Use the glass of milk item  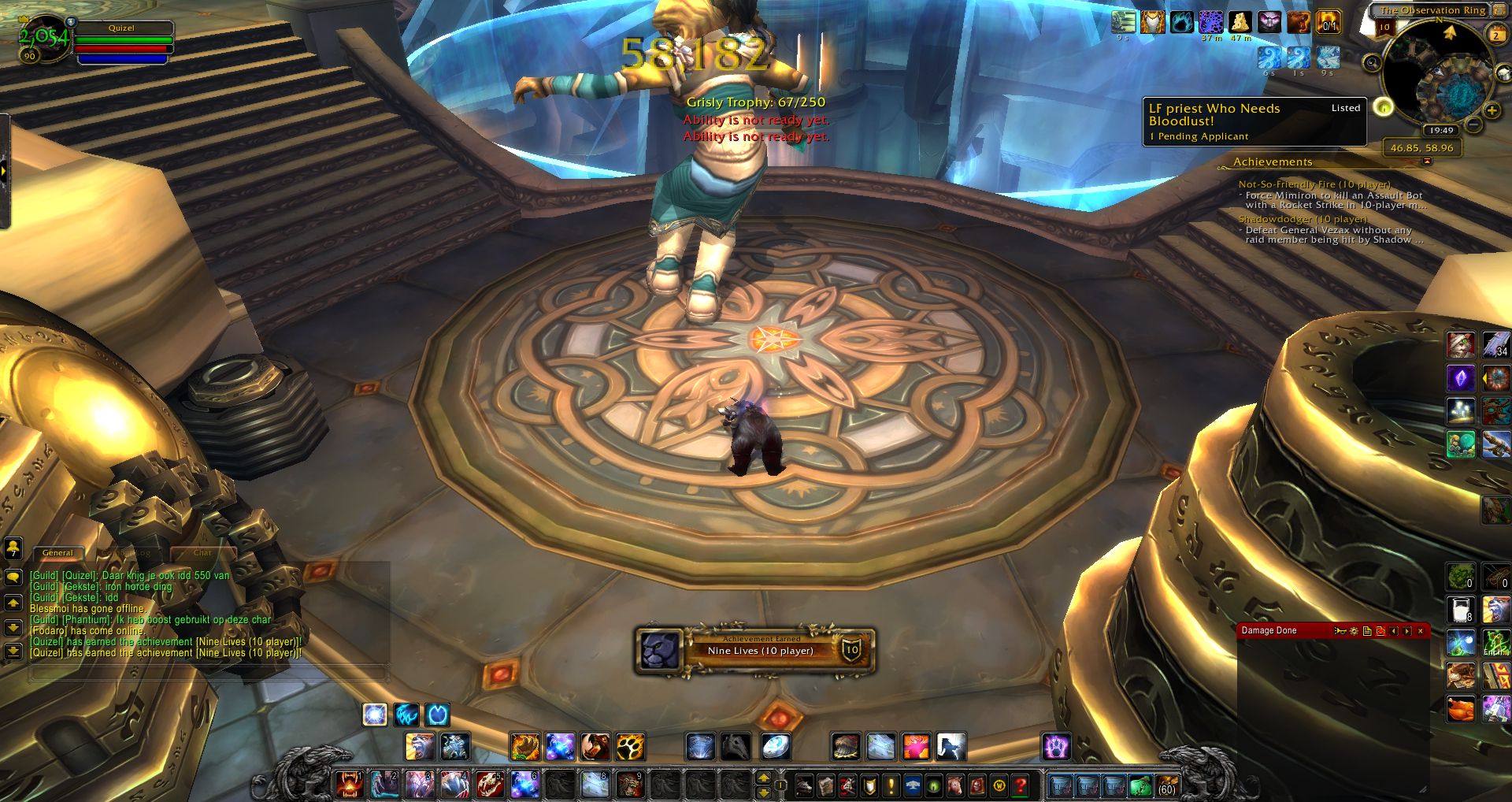[1461, 611]
